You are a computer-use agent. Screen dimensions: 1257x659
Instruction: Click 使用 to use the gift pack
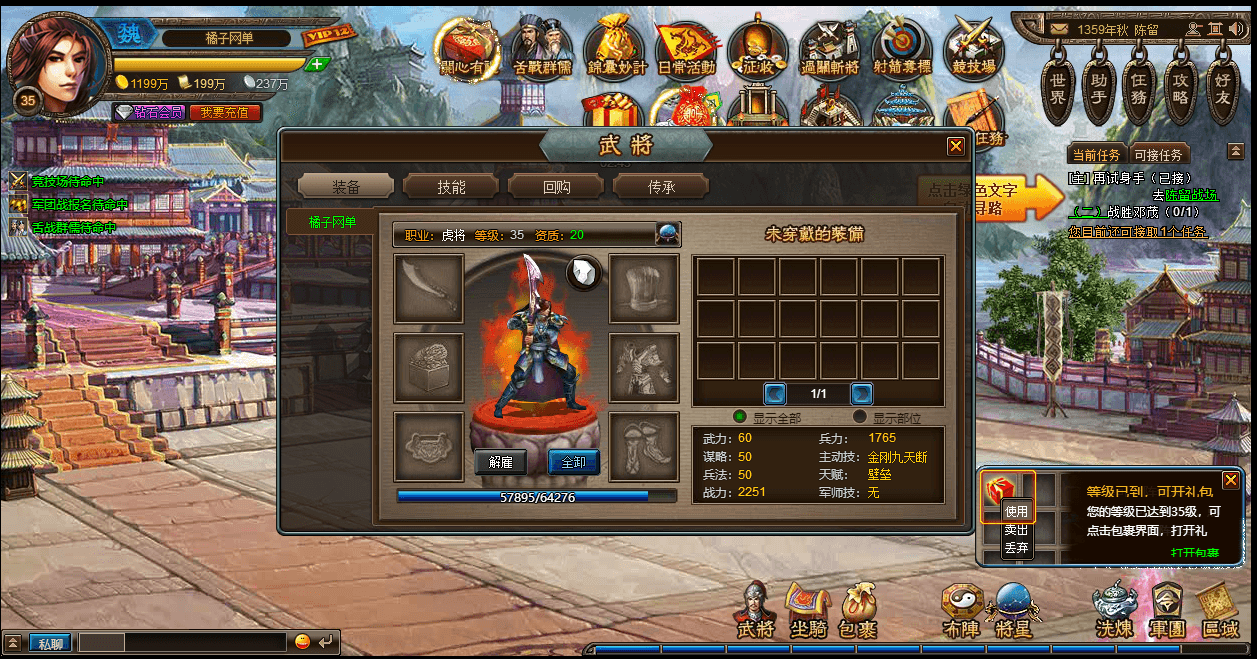[x=1016, y=511]
